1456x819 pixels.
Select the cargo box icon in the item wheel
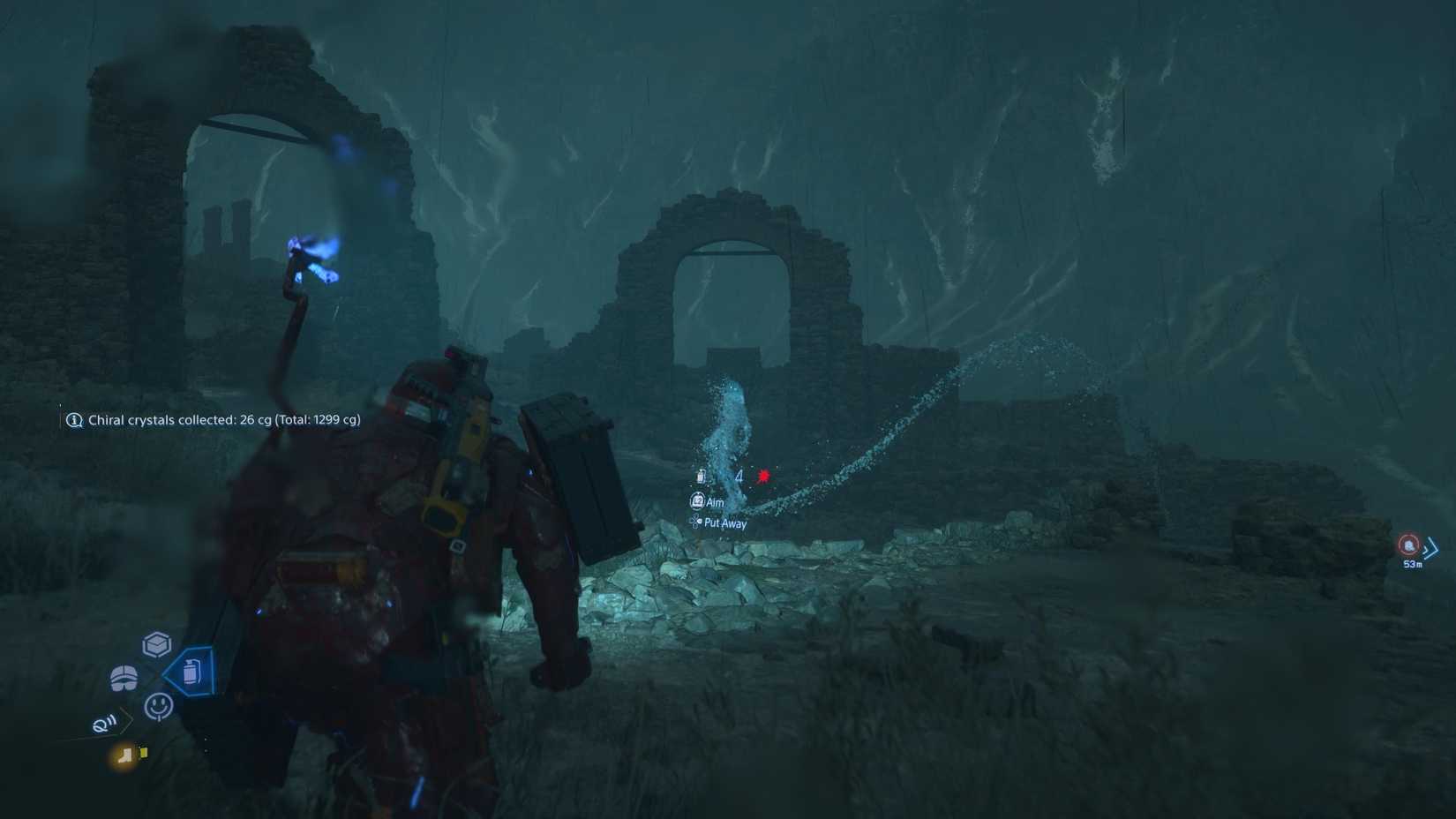click(x=156, y=643)
